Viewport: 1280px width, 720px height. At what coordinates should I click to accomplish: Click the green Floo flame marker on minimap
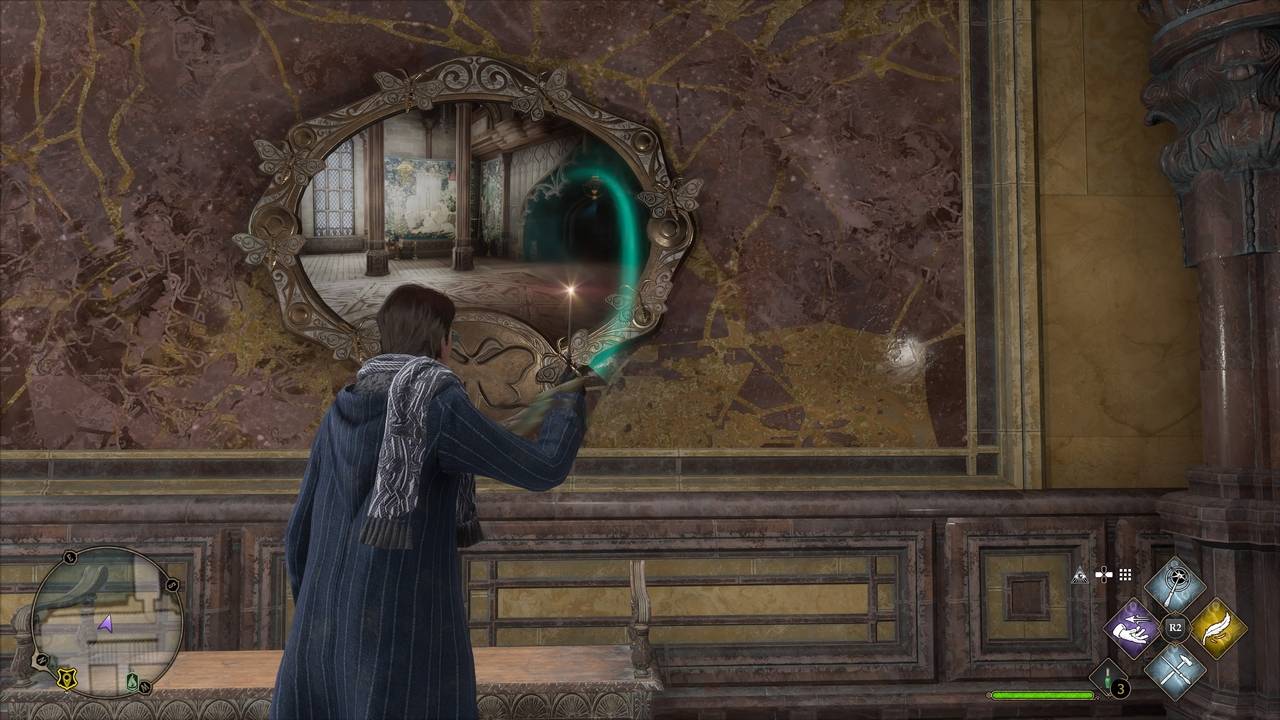[133, 680]
